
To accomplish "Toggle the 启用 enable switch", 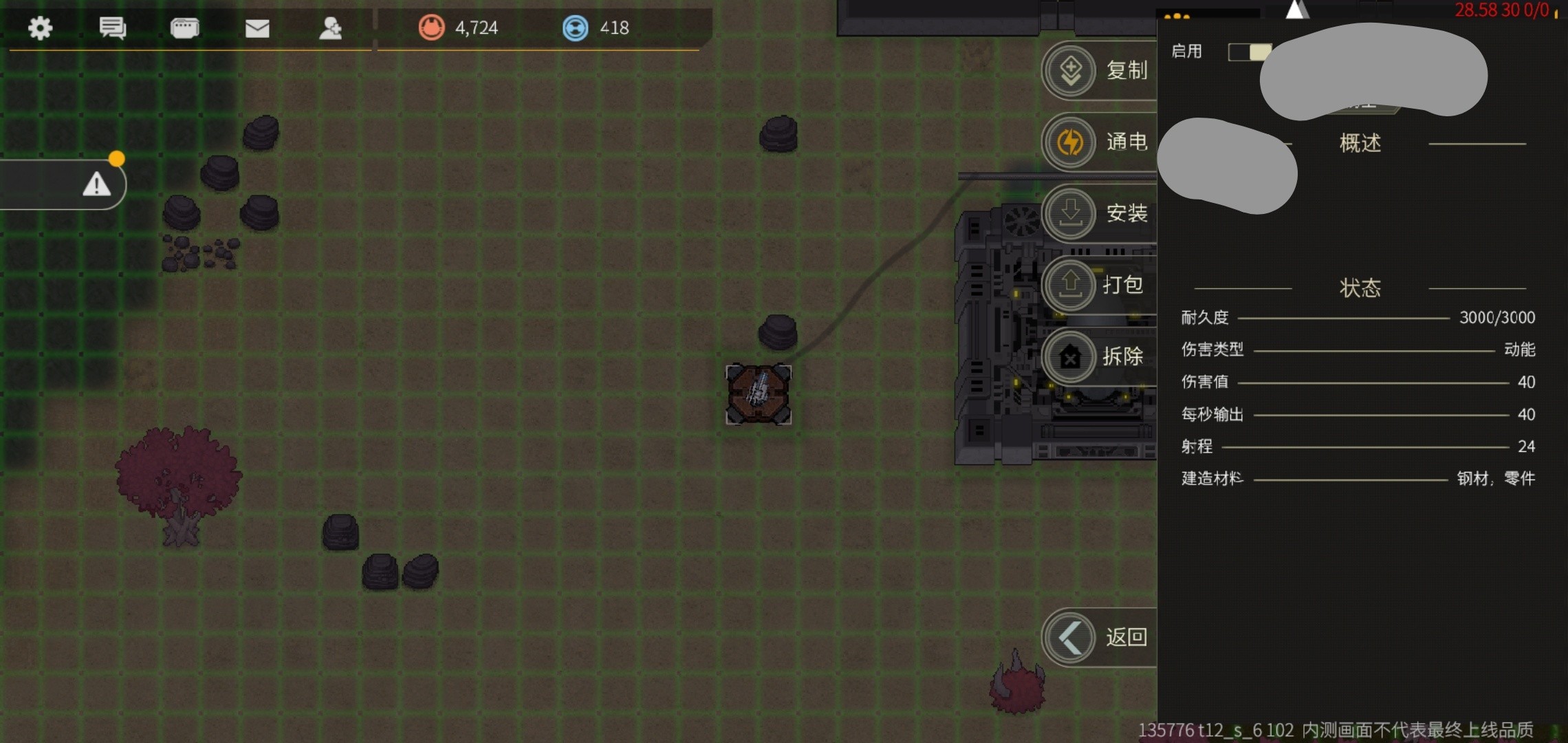I will pyautogui.click(x=1249, y=52).
